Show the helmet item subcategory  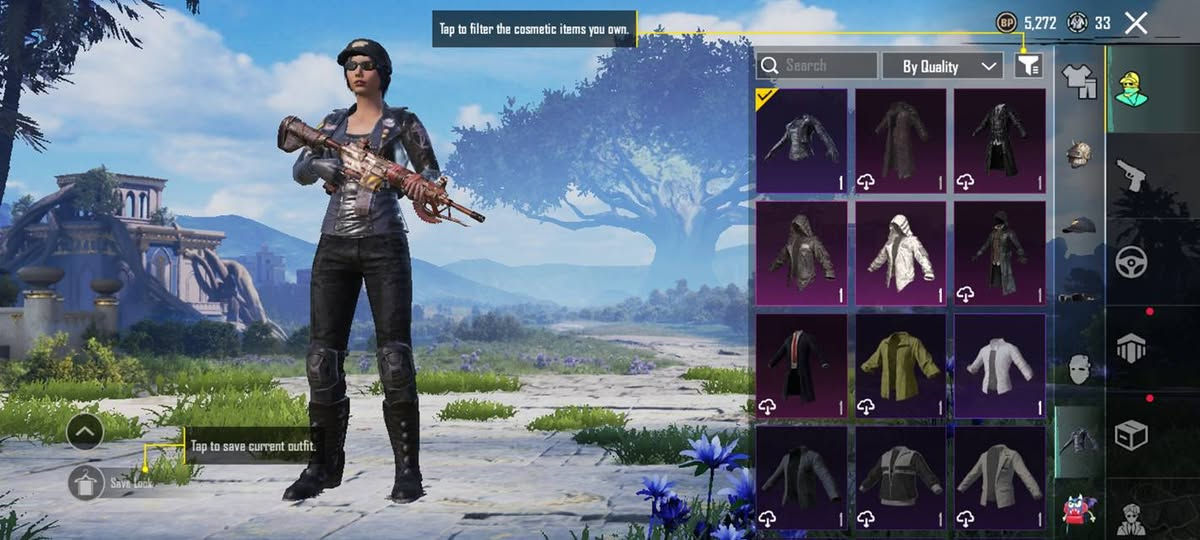click(x=1078, y=154)
